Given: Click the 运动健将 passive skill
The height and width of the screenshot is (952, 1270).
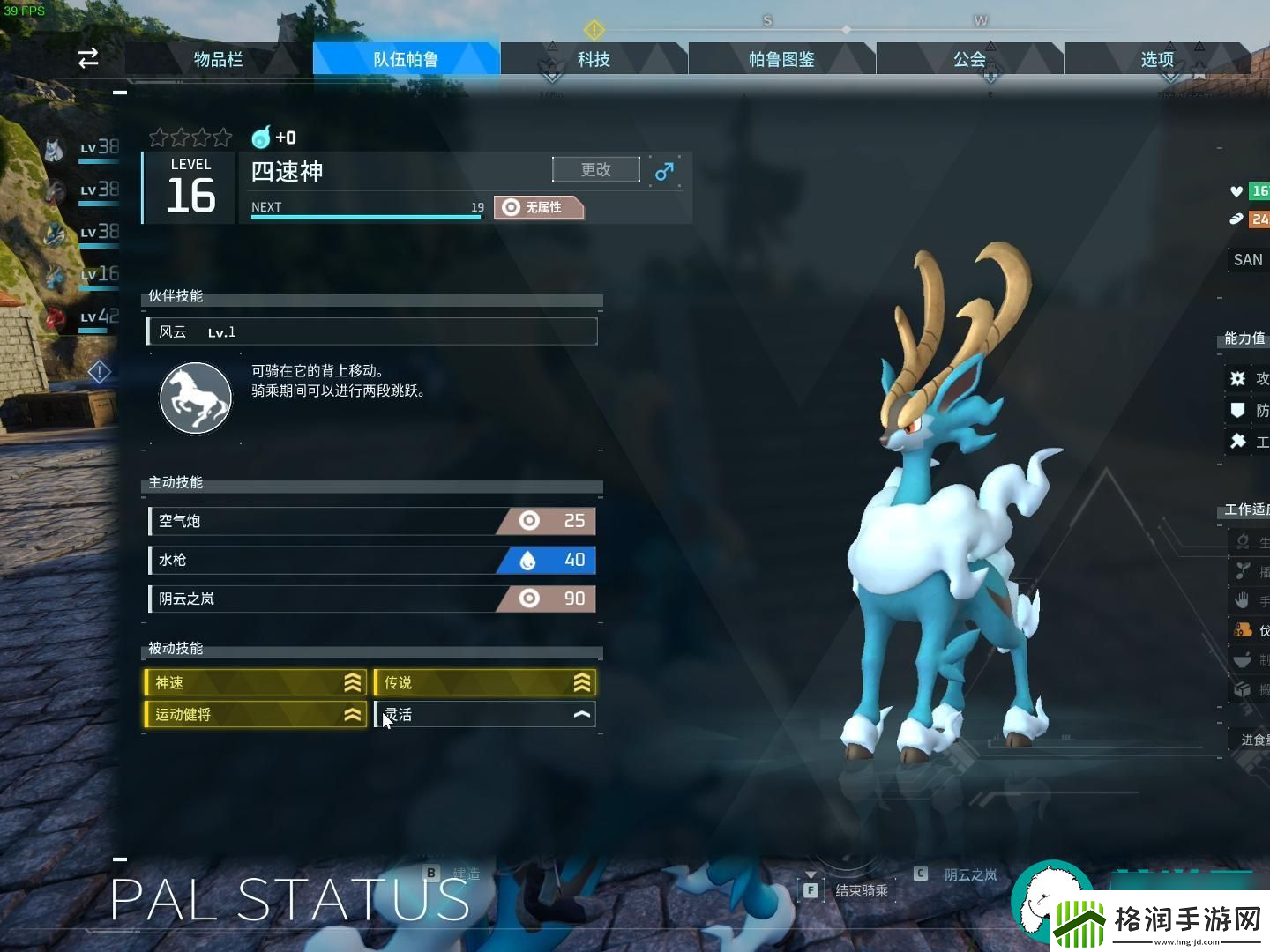Looking at the screenshot, I should click(255, 714).
